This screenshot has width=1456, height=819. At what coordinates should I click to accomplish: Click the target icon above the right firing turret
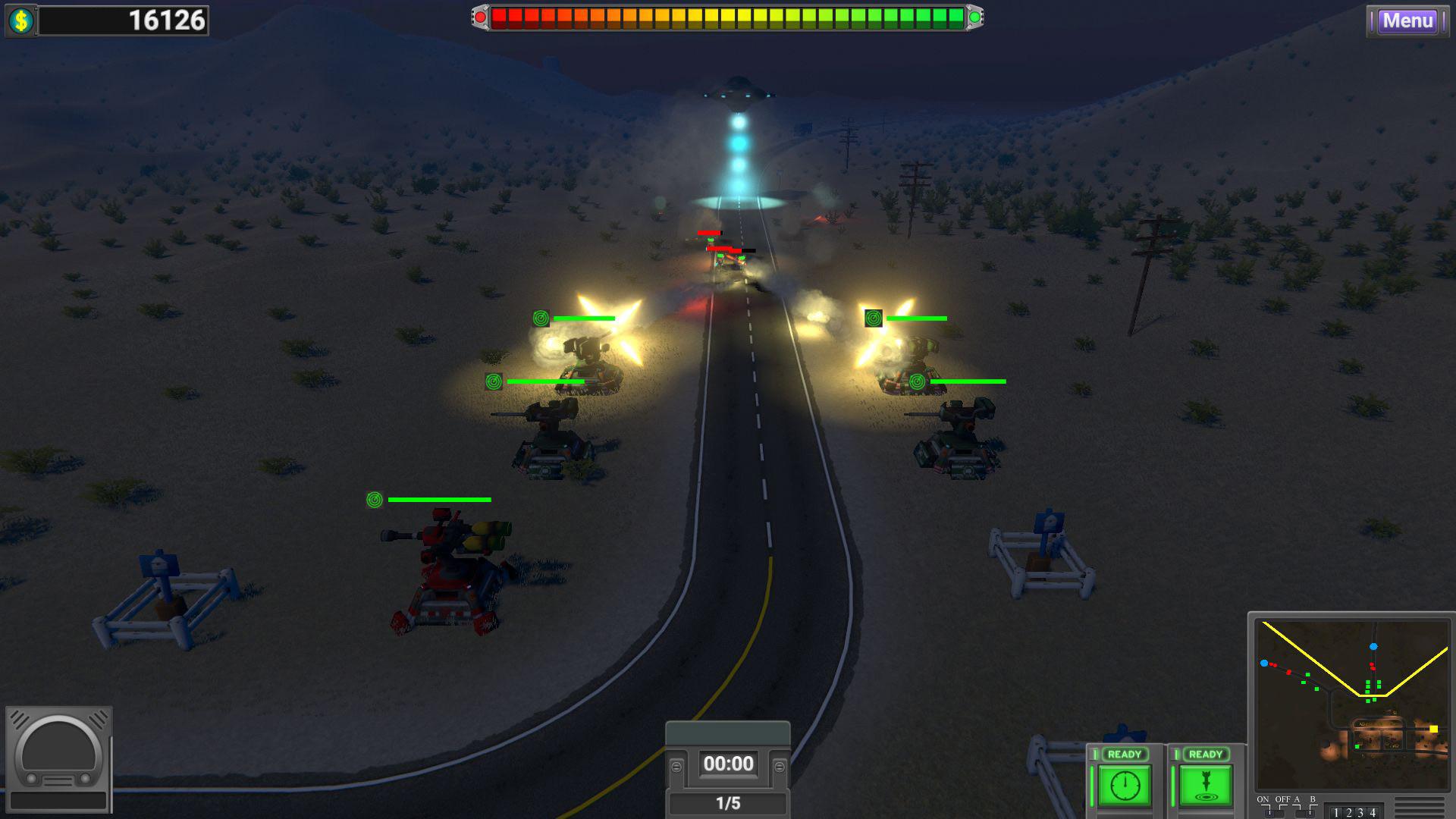[x=874, y=318]
